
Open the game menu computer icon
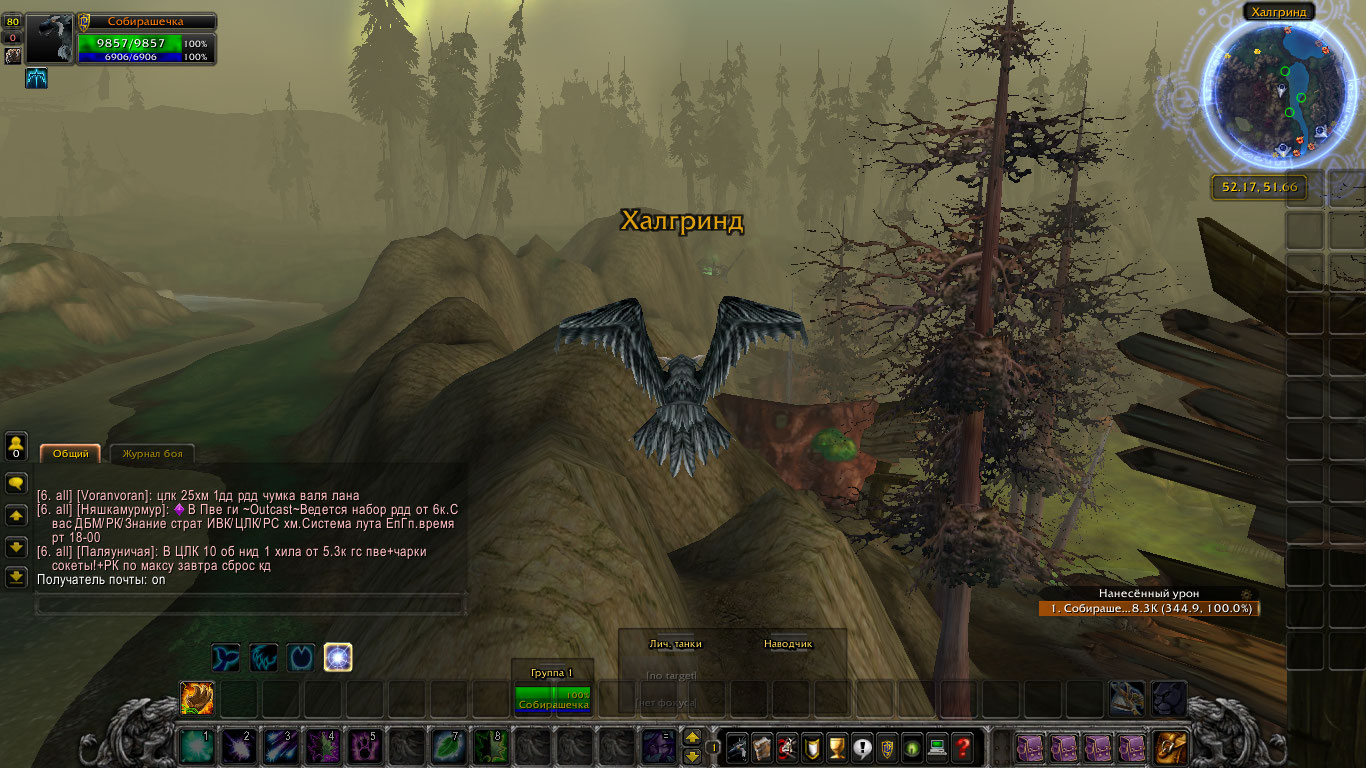(937, 746)
